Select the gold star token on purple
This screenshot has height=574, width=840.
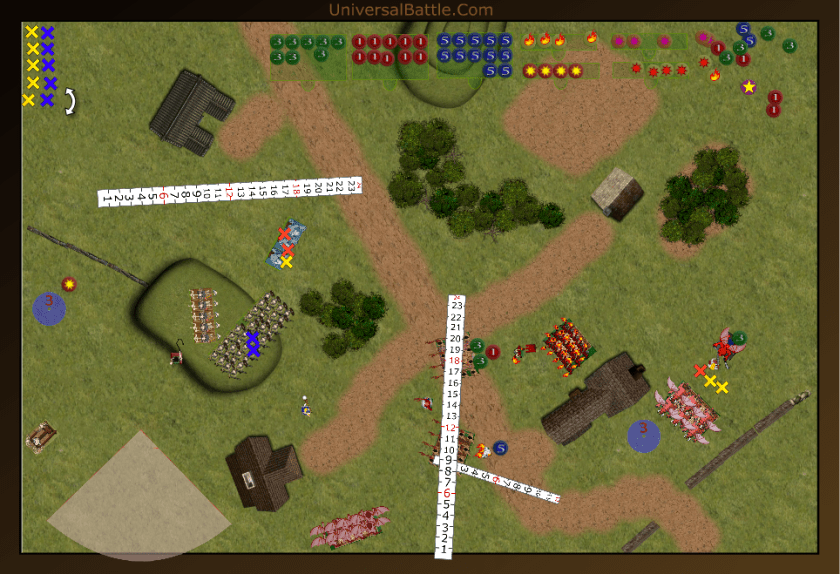pyautogui.click(x=748, y=87)
